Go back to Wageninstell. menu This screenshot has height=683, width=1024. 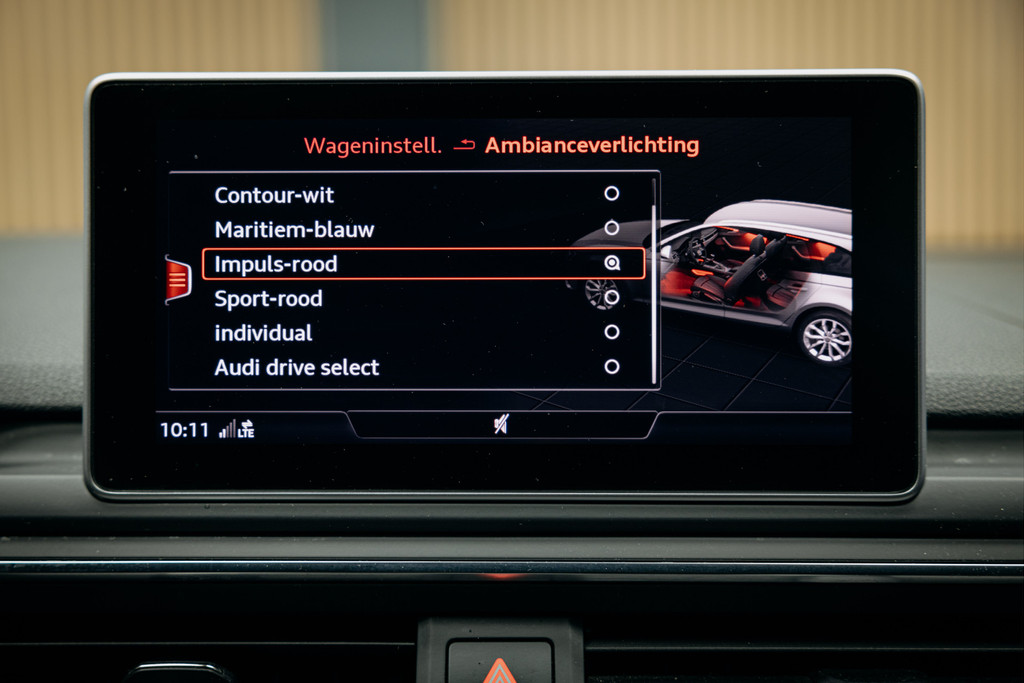tap(372, 146)
